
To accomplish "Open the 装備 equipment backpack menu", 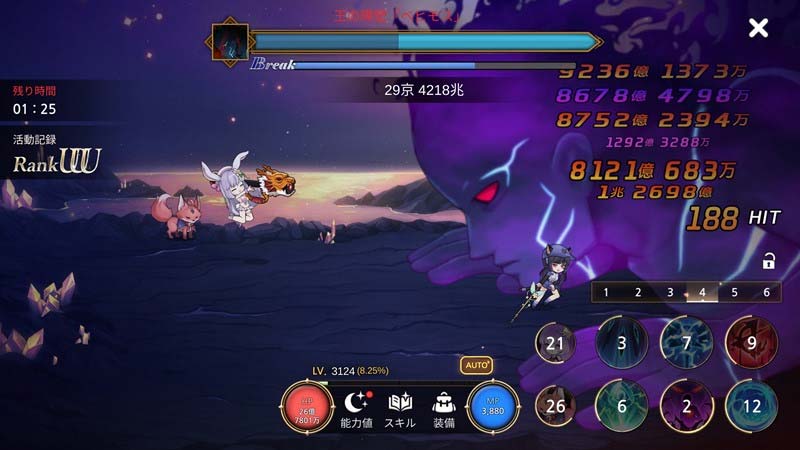I will 445,409.
